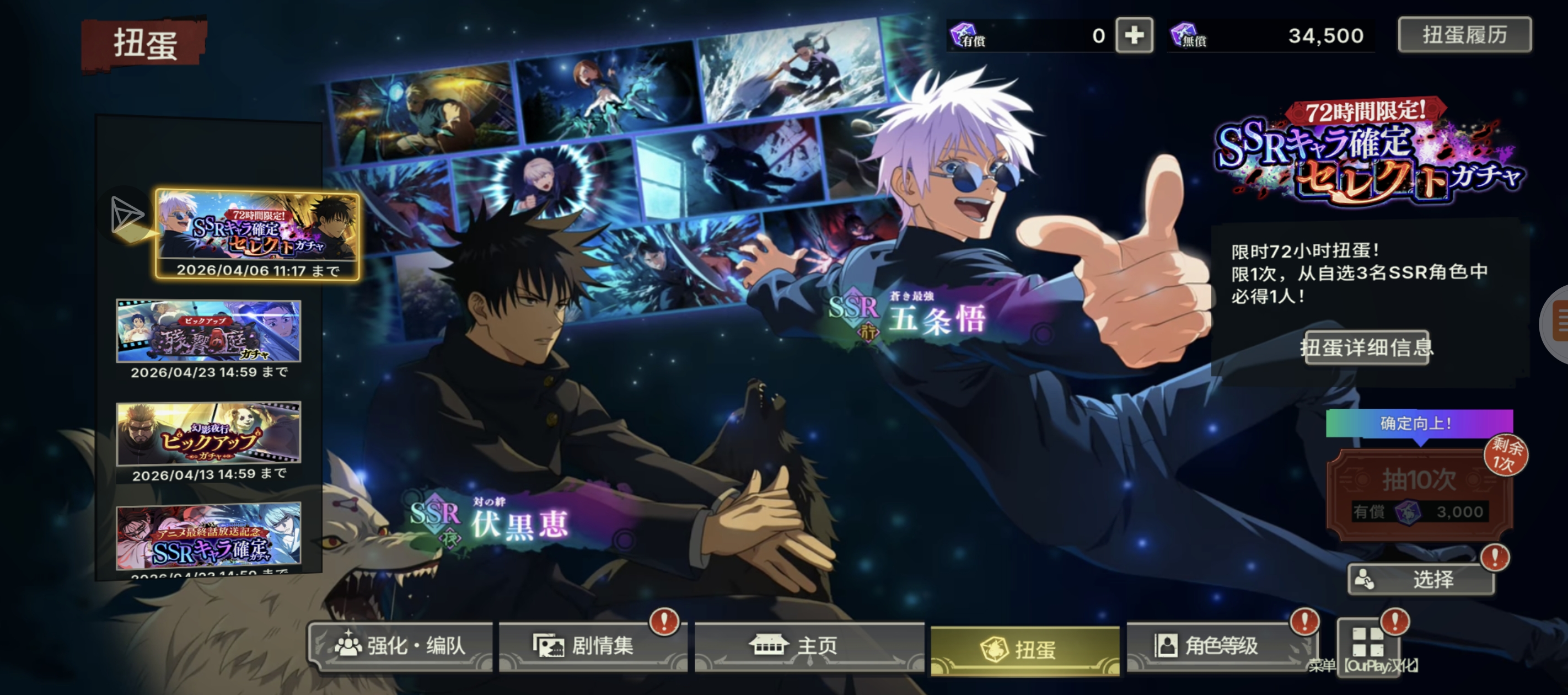Viewport: 1568px width, 695px height.
Task: Open the four-square grid menu
Action: 1368,642
